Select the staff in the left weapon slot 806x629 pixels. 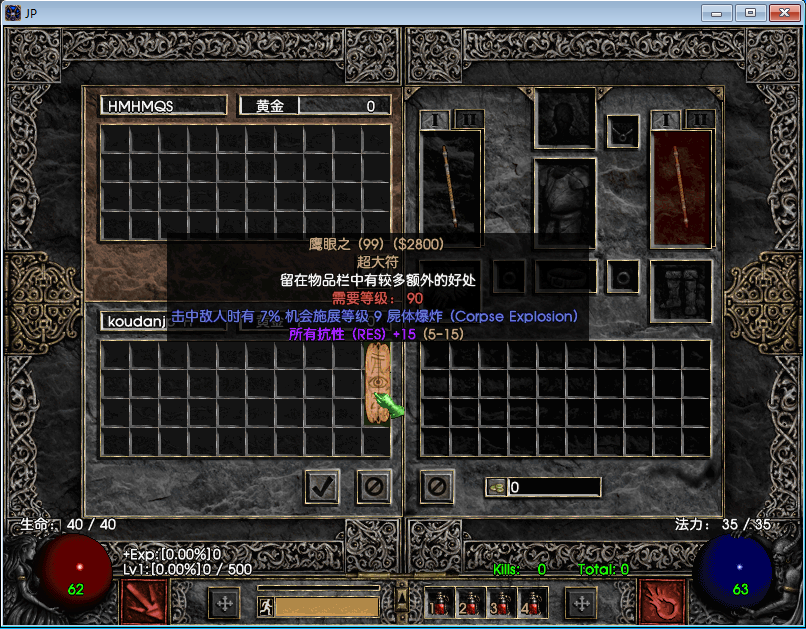(451, 188)
